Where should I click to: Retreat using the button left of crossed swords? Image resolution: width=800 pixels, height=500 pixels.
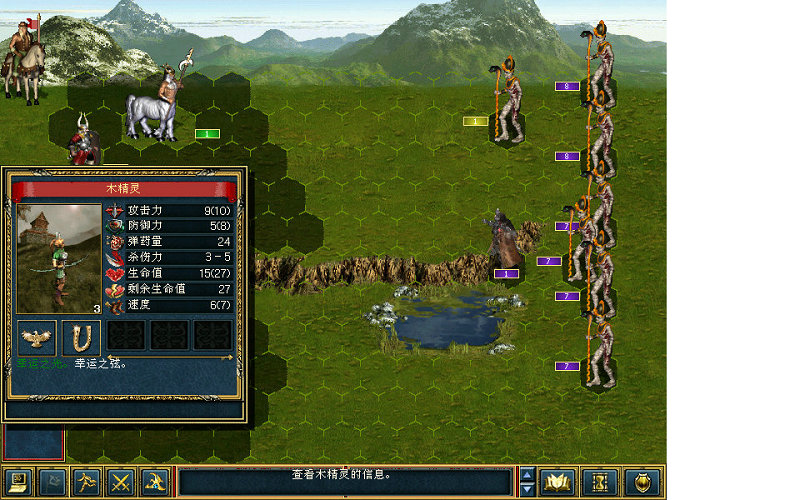pyautogui.click(x=87, y=483)
